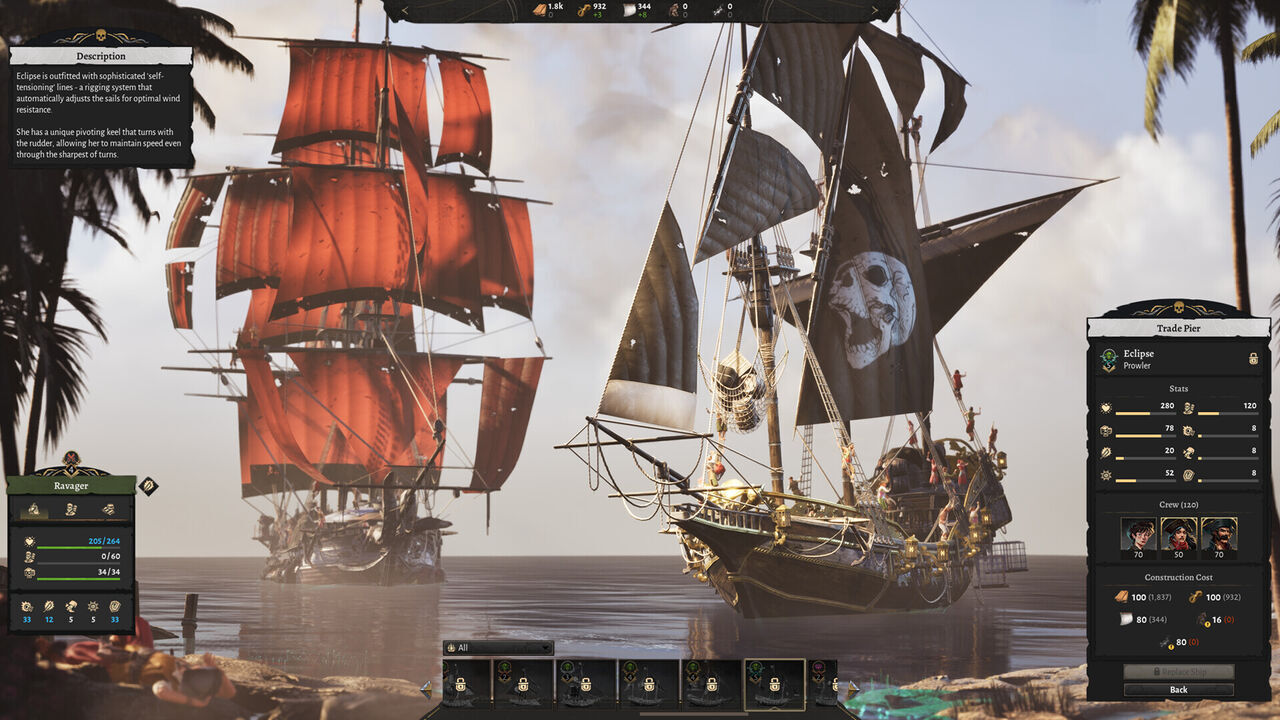Screen dimensions: 1280x720
Task: Click the lock on the first bottom-bar ship slot
Action: tap(460, 686)
